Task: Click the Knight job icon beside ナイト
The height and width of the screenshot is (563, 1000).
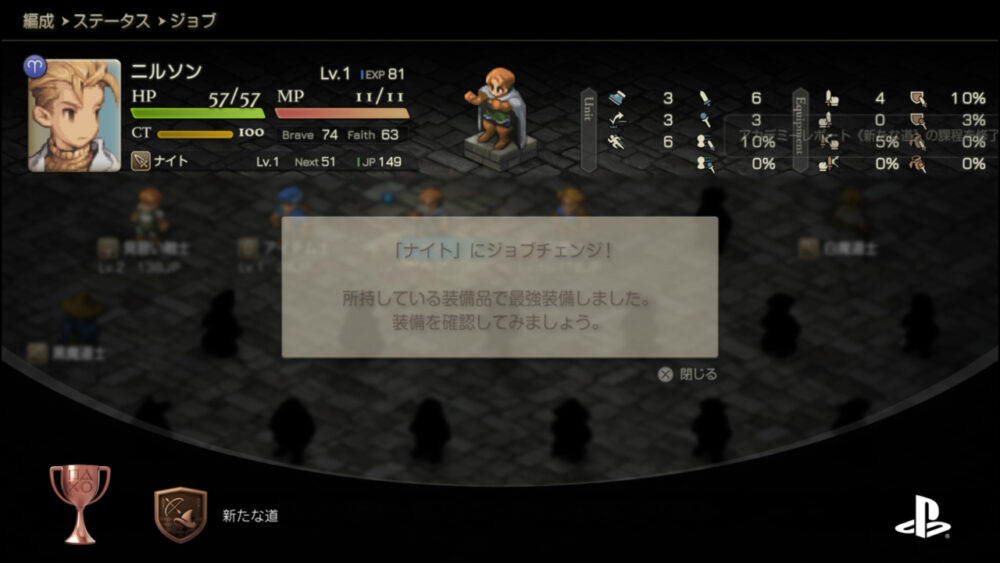Action: [x=140, y=160]
